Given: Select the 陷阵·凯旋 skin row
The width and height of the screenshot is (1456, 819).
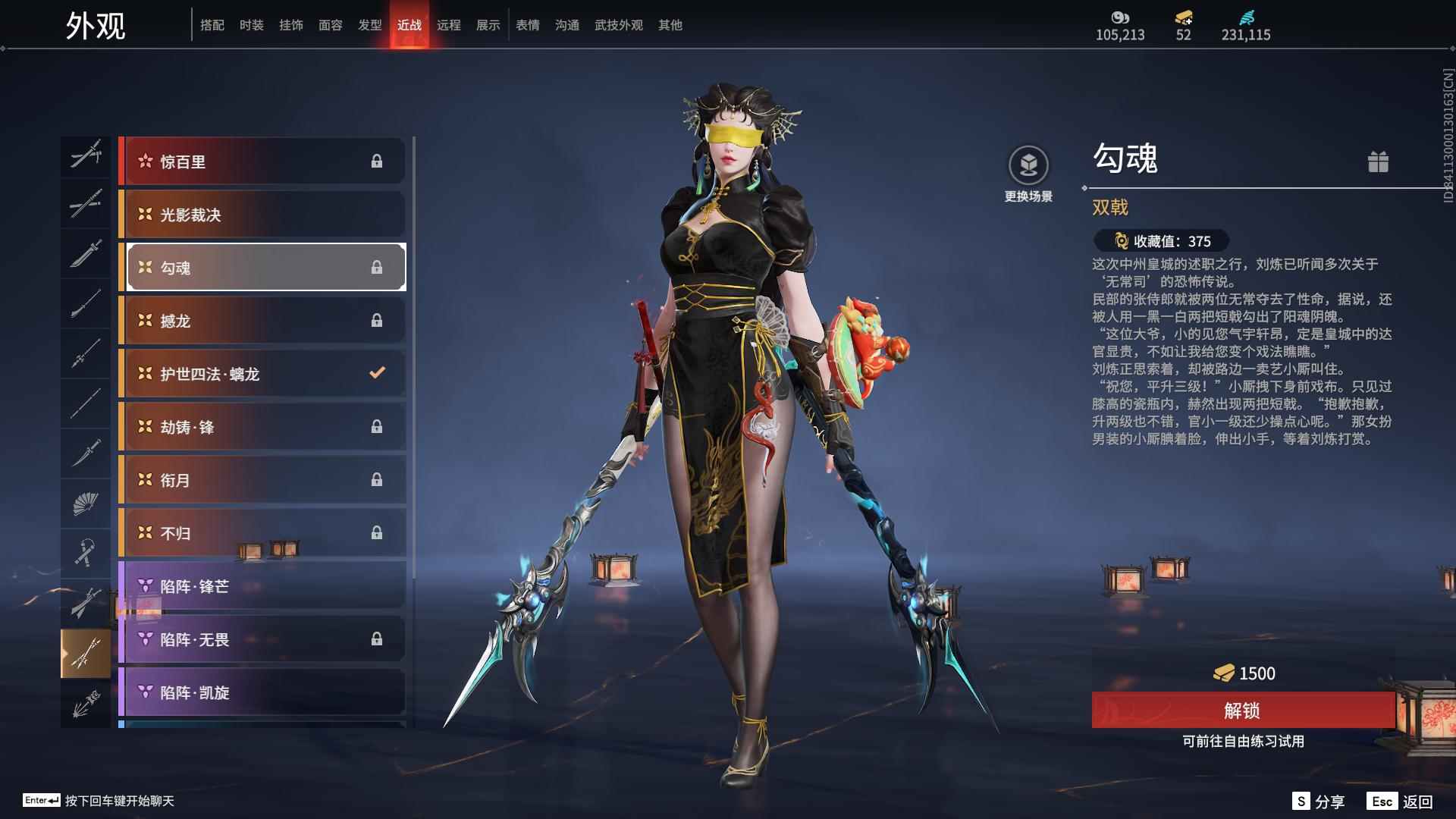Looking at the screenshot, I should (262, 692).
